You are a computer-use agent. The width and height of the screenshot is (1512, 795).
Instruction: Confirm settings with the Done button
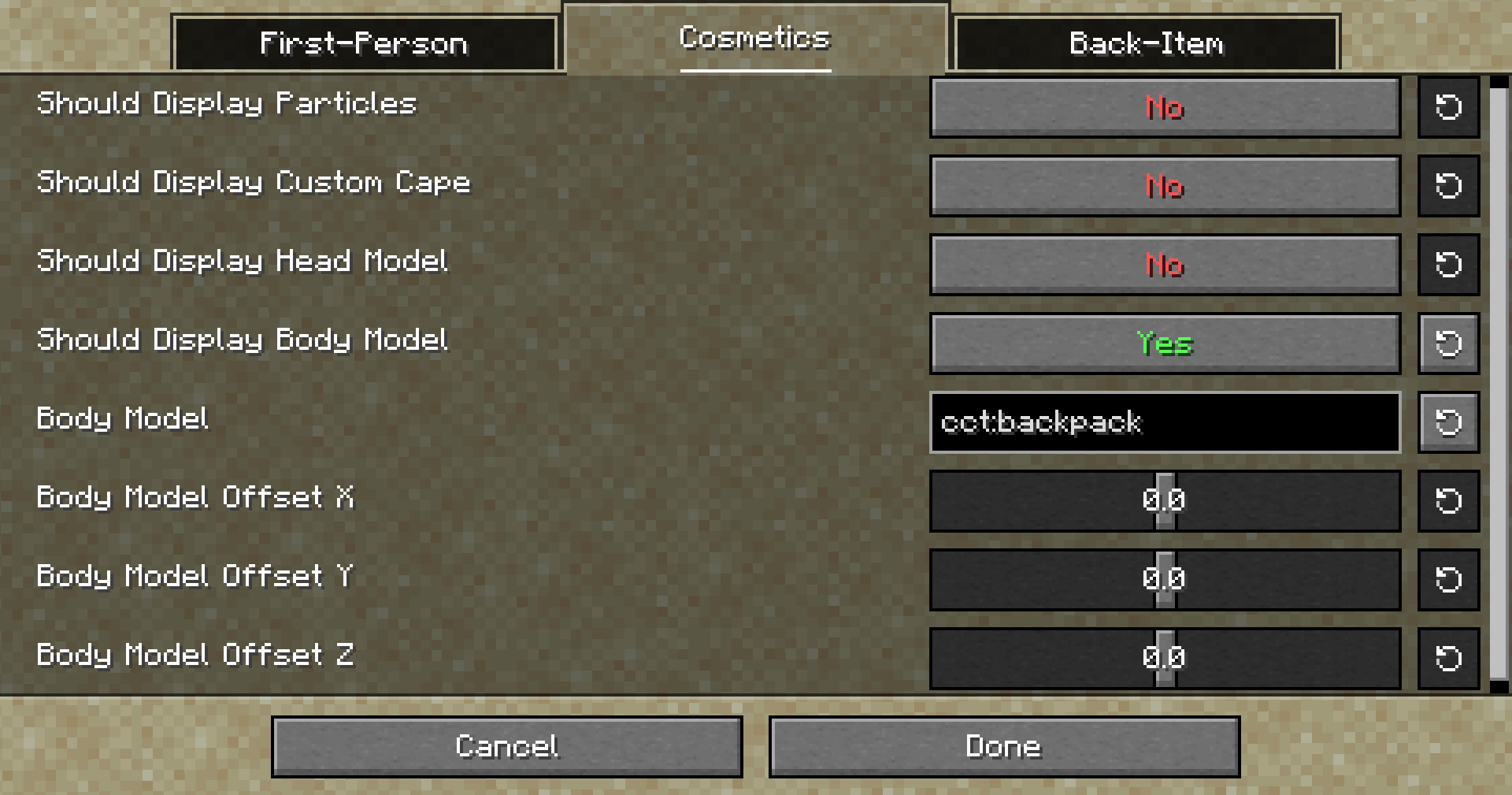(1003, 746)
